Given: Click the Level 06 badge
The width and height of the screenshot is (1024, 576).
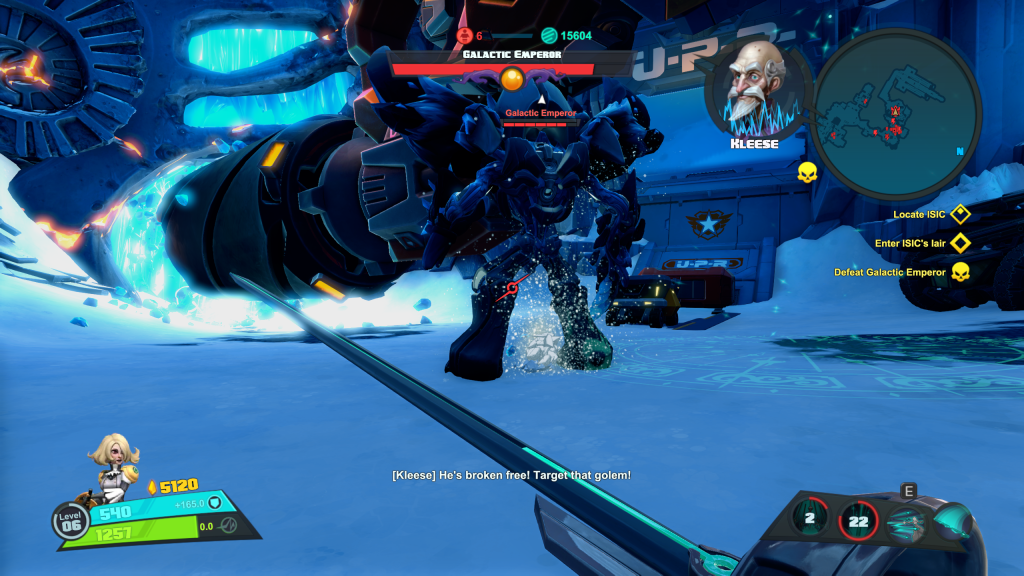Looking at the screenshot, I should (71, 521).
